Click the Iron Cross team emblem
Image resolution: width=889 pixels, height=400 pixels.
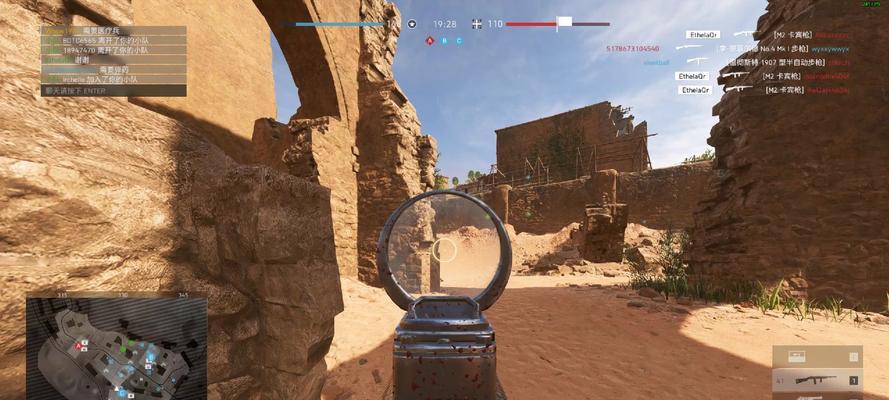[475, 24]
